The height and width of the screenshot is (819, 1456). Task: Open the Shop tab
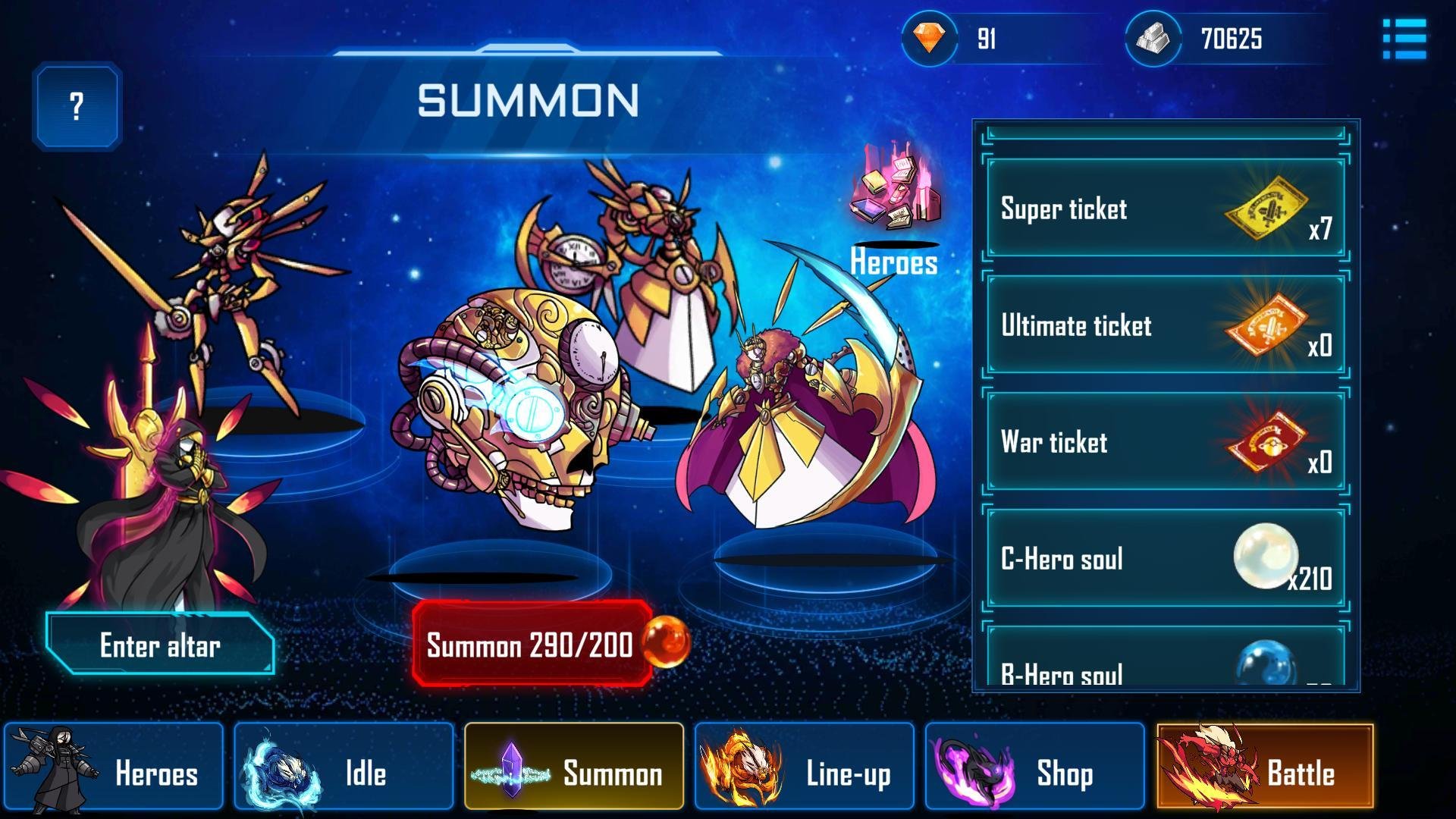pyautogui.click(x=1034, y=767)
